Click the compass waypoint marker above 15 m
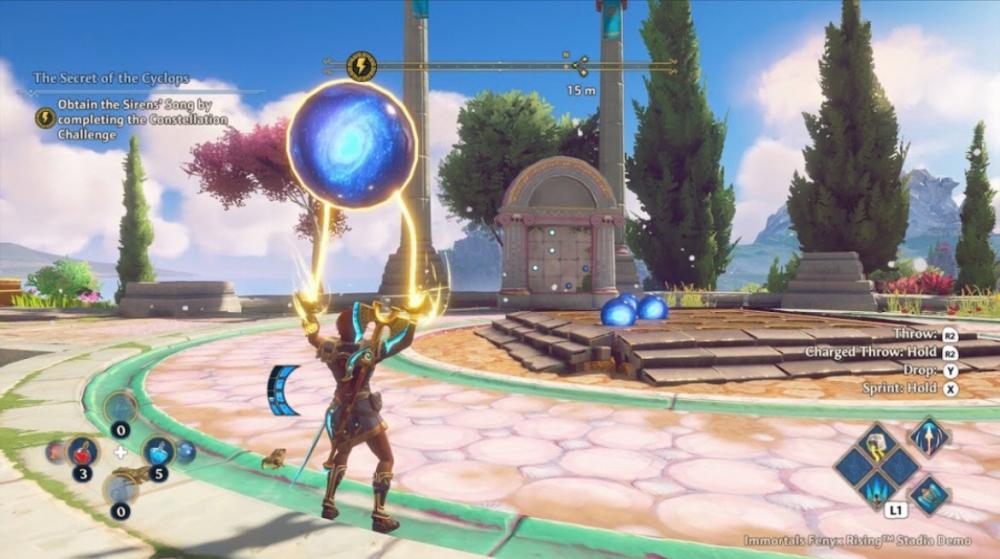 point(580,67)
